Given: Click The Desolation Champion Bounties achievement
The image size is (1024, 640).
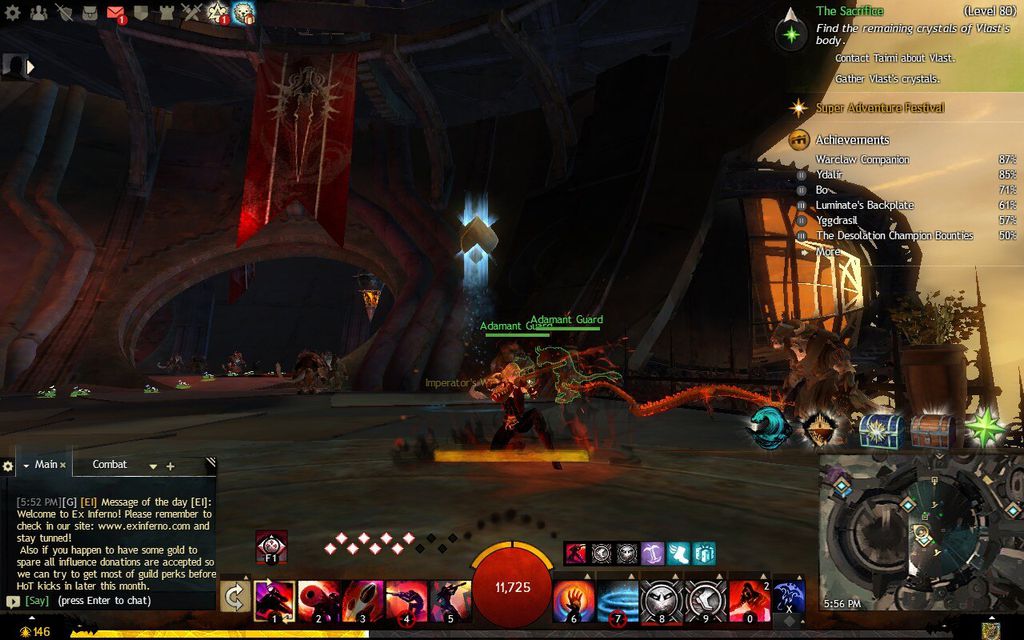Looking at the screenshot, I should [x=894, y=236].
